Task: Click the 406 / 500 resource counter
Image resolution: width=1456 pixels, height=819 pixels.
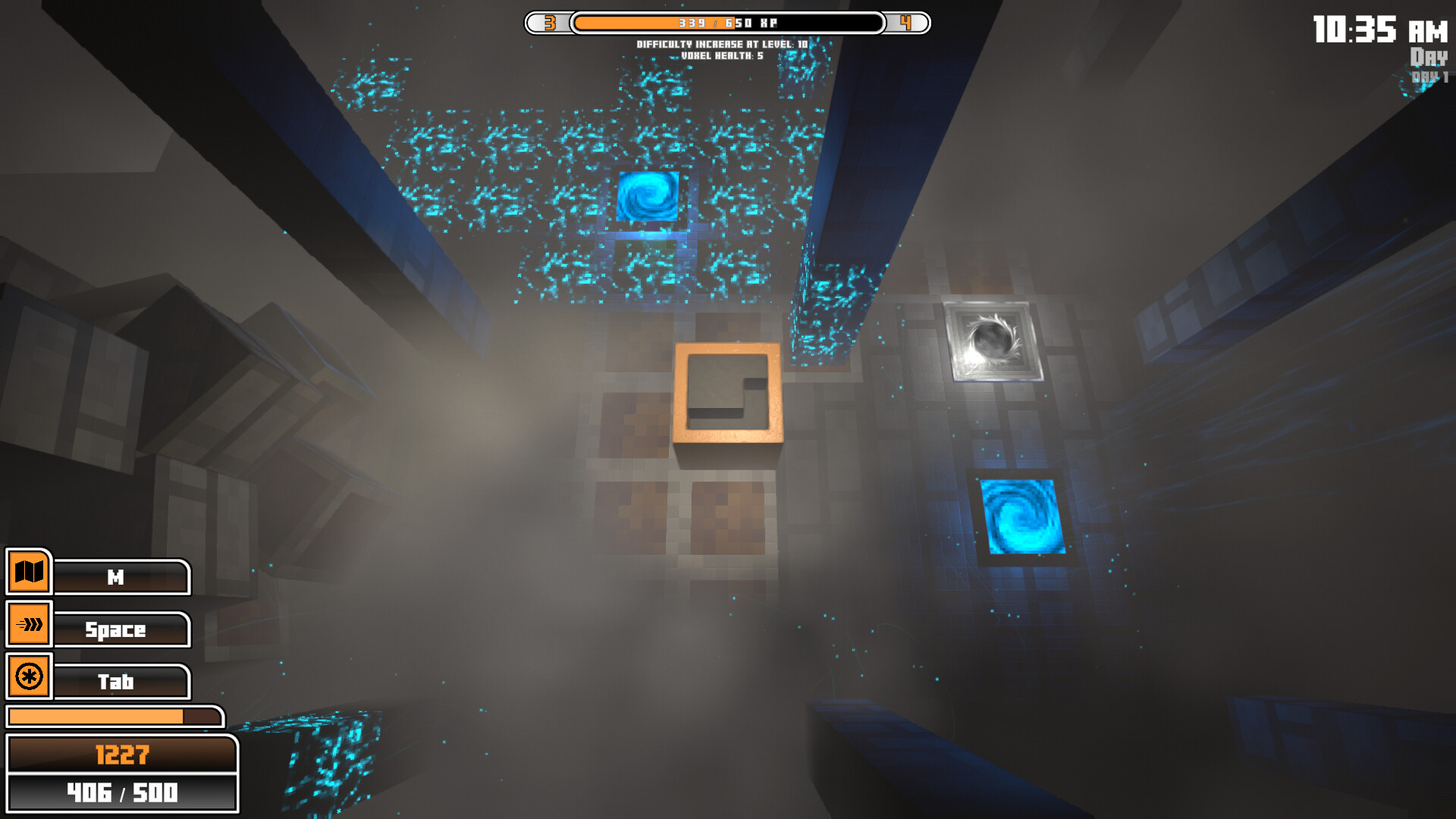Action: tap(123, 795)
